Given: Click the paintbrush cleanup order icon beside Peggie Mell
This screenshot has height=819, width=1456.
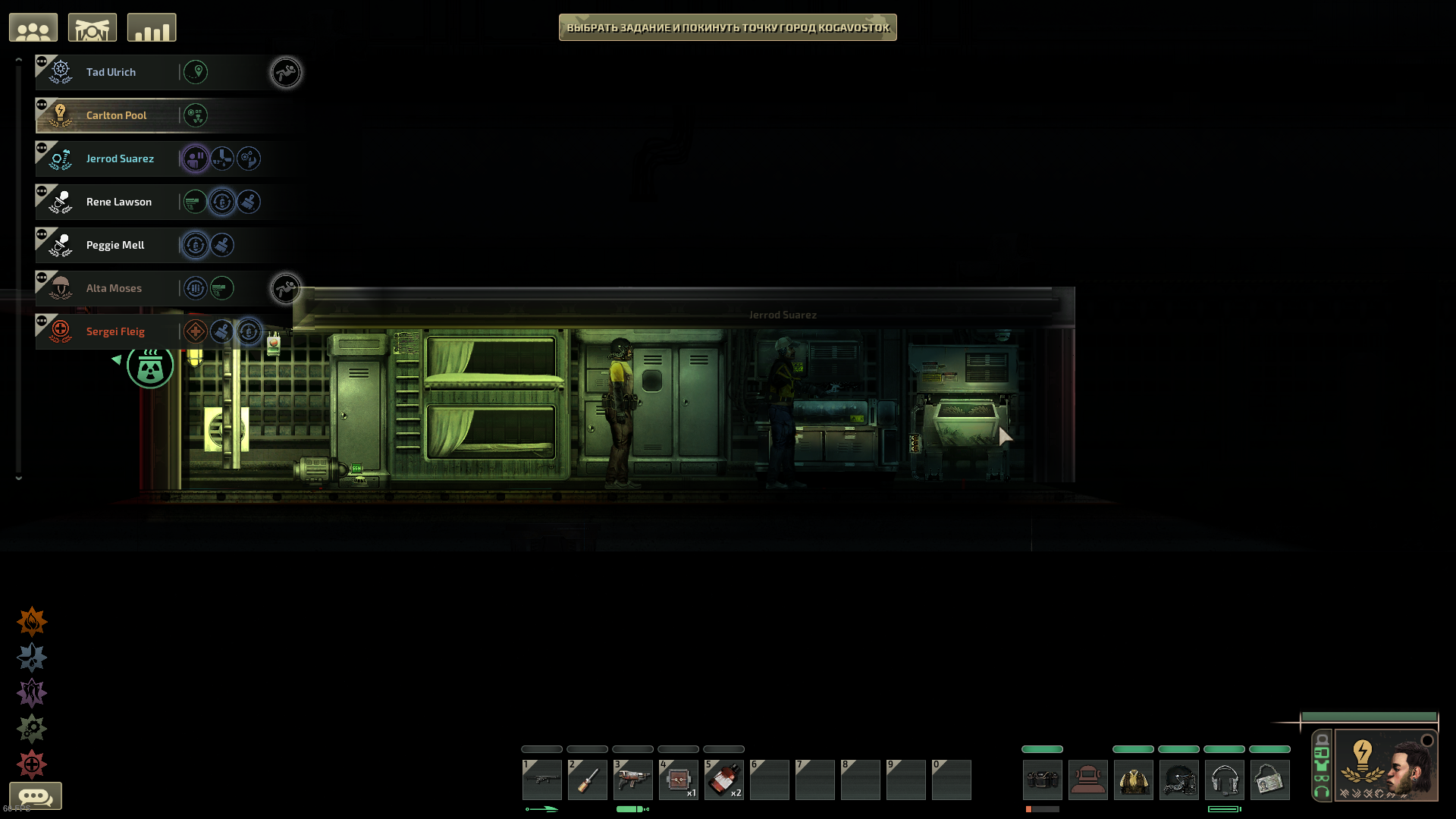Looking at the screenshot, I should coord(221,244).
